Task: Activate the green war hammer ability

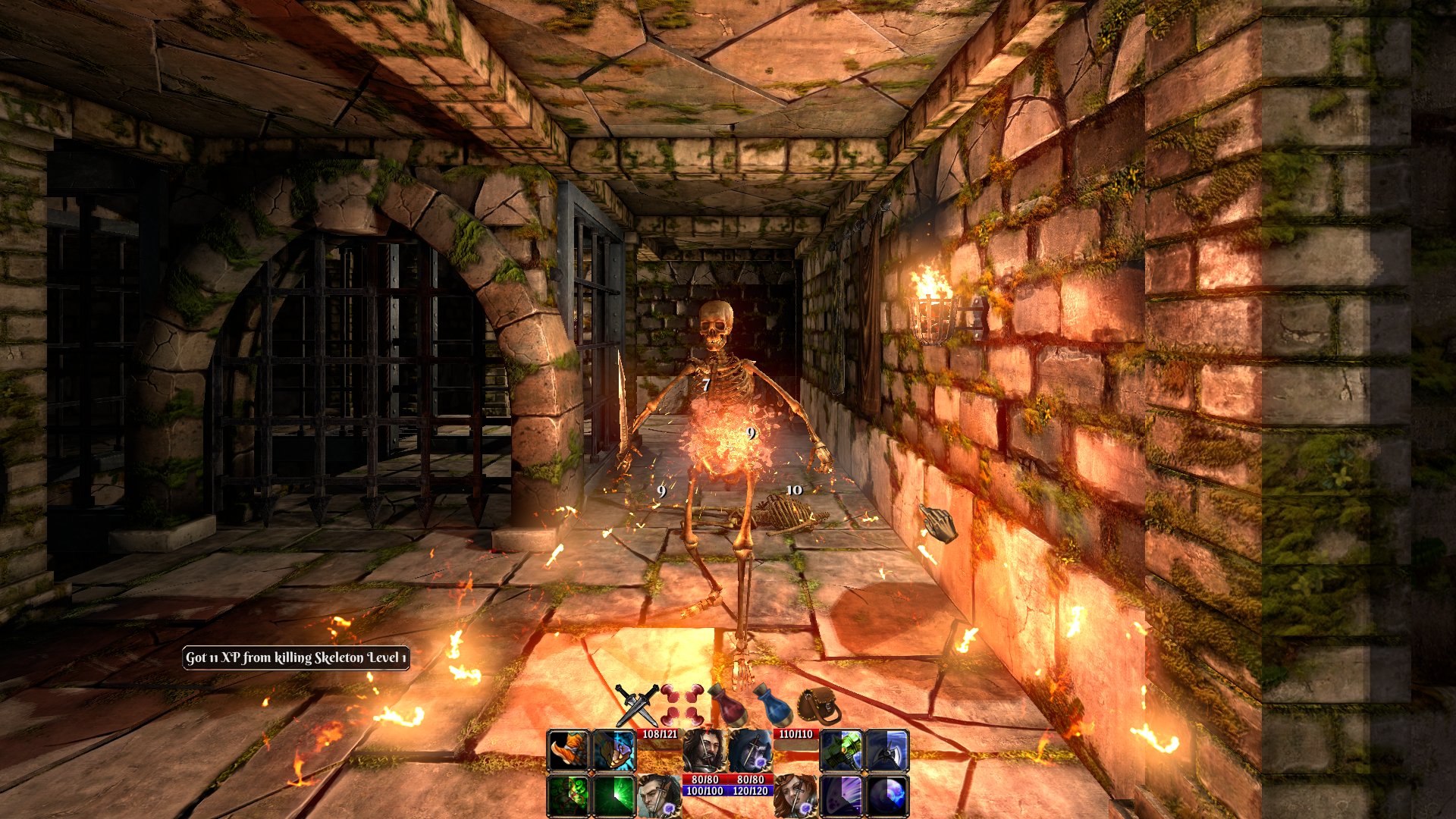Action: click(841, 750)
